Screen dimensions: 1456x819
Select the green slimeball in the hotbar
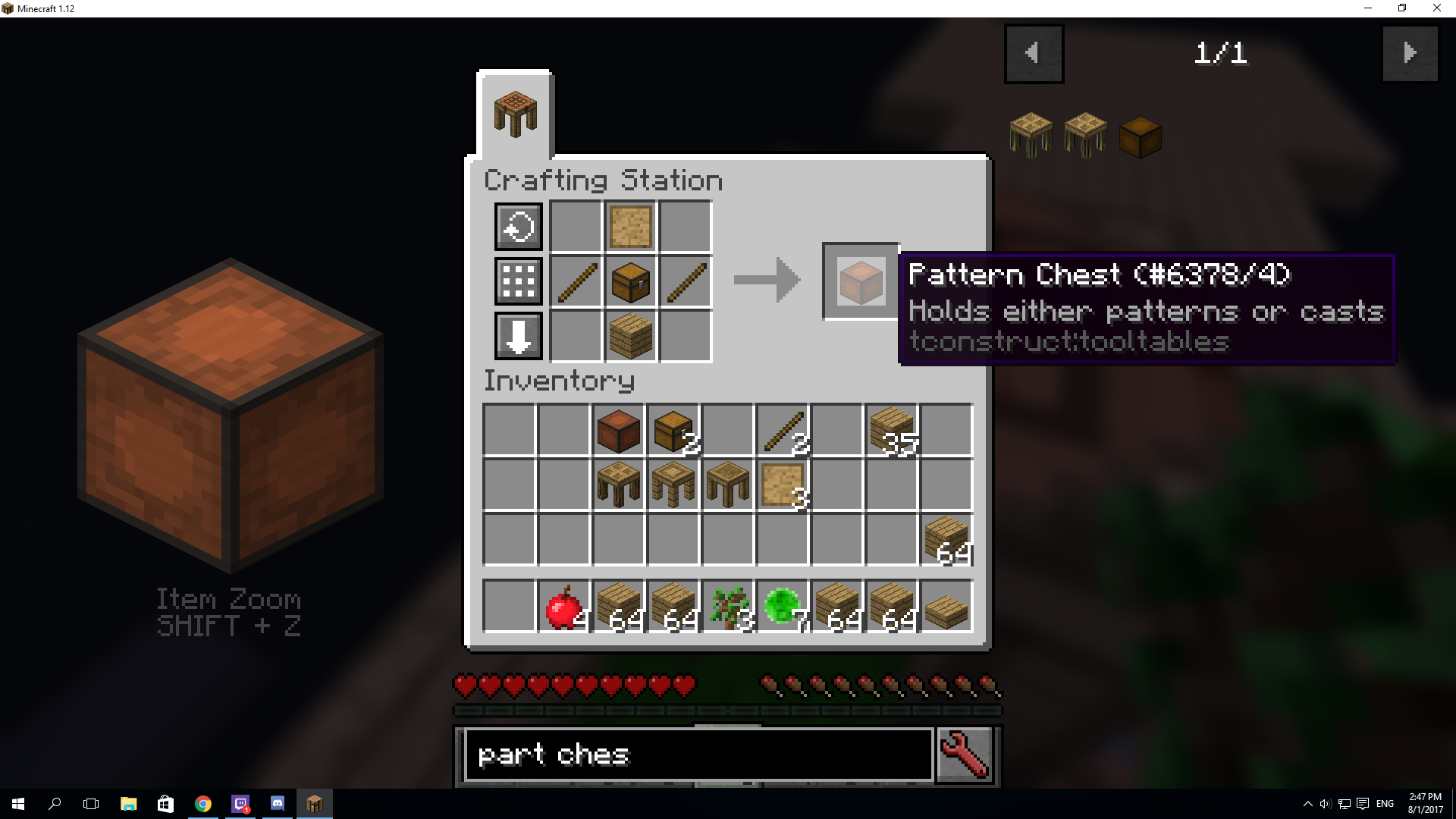pyautogui.click(x=783, y=604)
